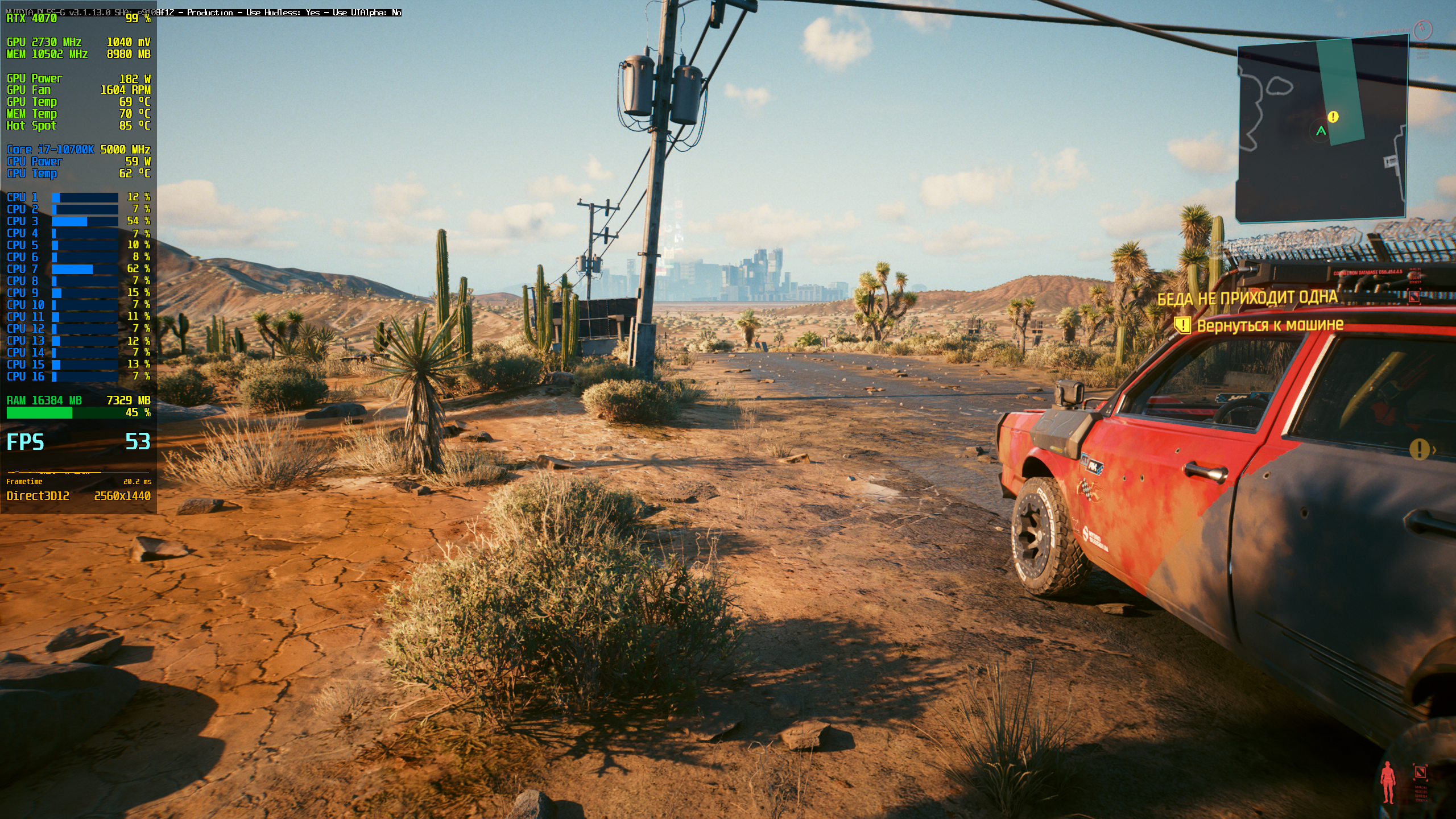Image resolution: width=1456 pixels, height=819 pixels.
Task: Click the red body silhouette status icon
Action: [1388, 782]
